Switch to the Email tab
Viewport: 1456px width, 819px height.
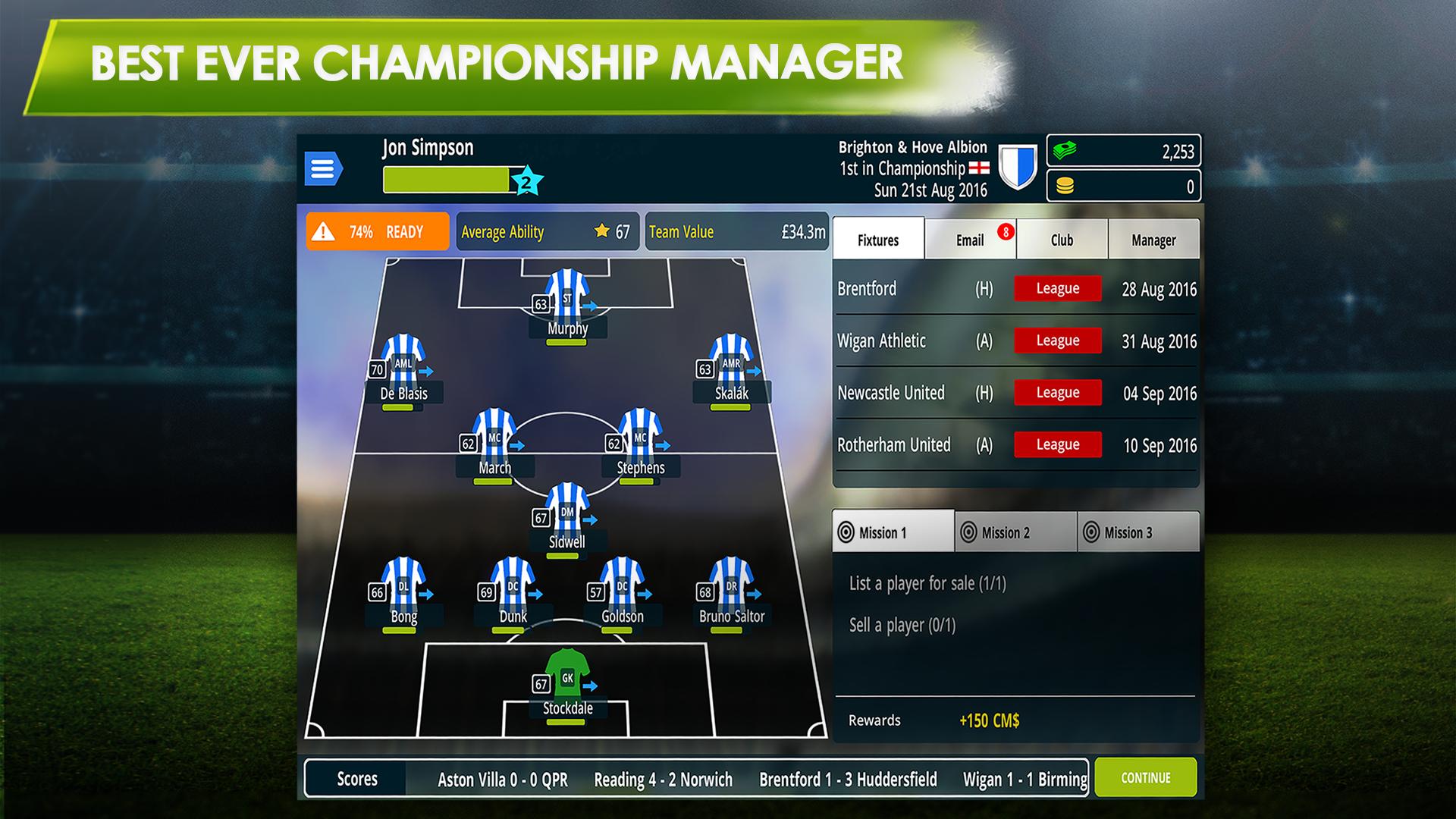pyautogui.click(x=969, y=239)
